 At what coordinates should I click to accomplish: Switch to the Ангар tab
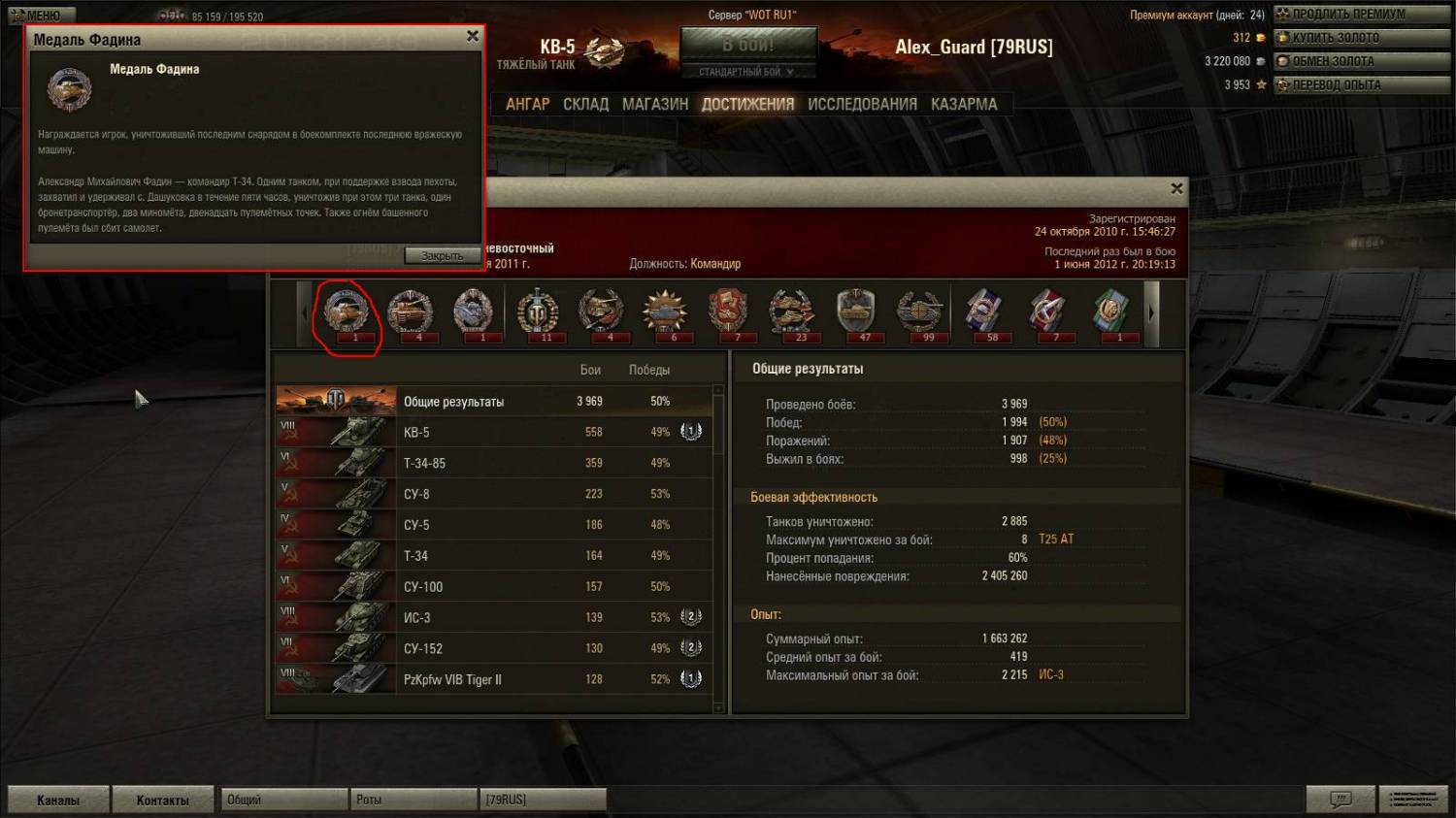point(527,104)
